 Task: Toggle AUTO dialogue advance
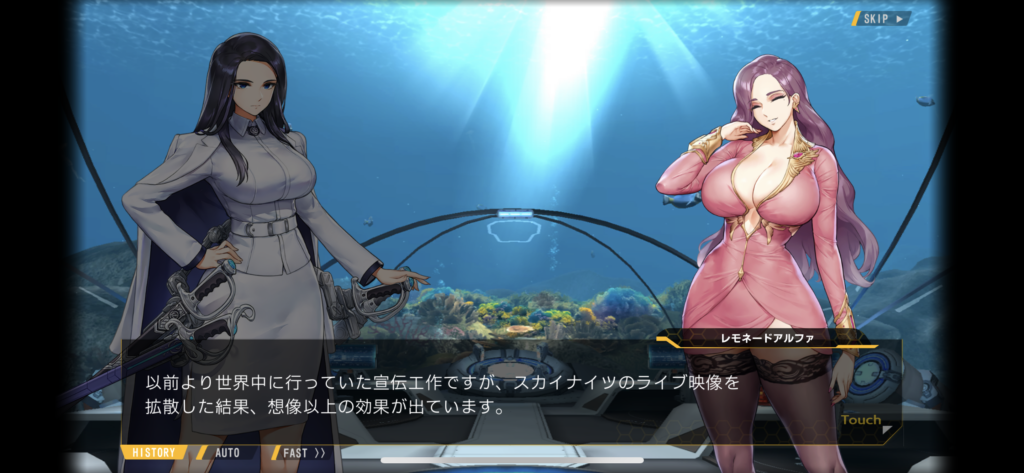tap(226, 452)
